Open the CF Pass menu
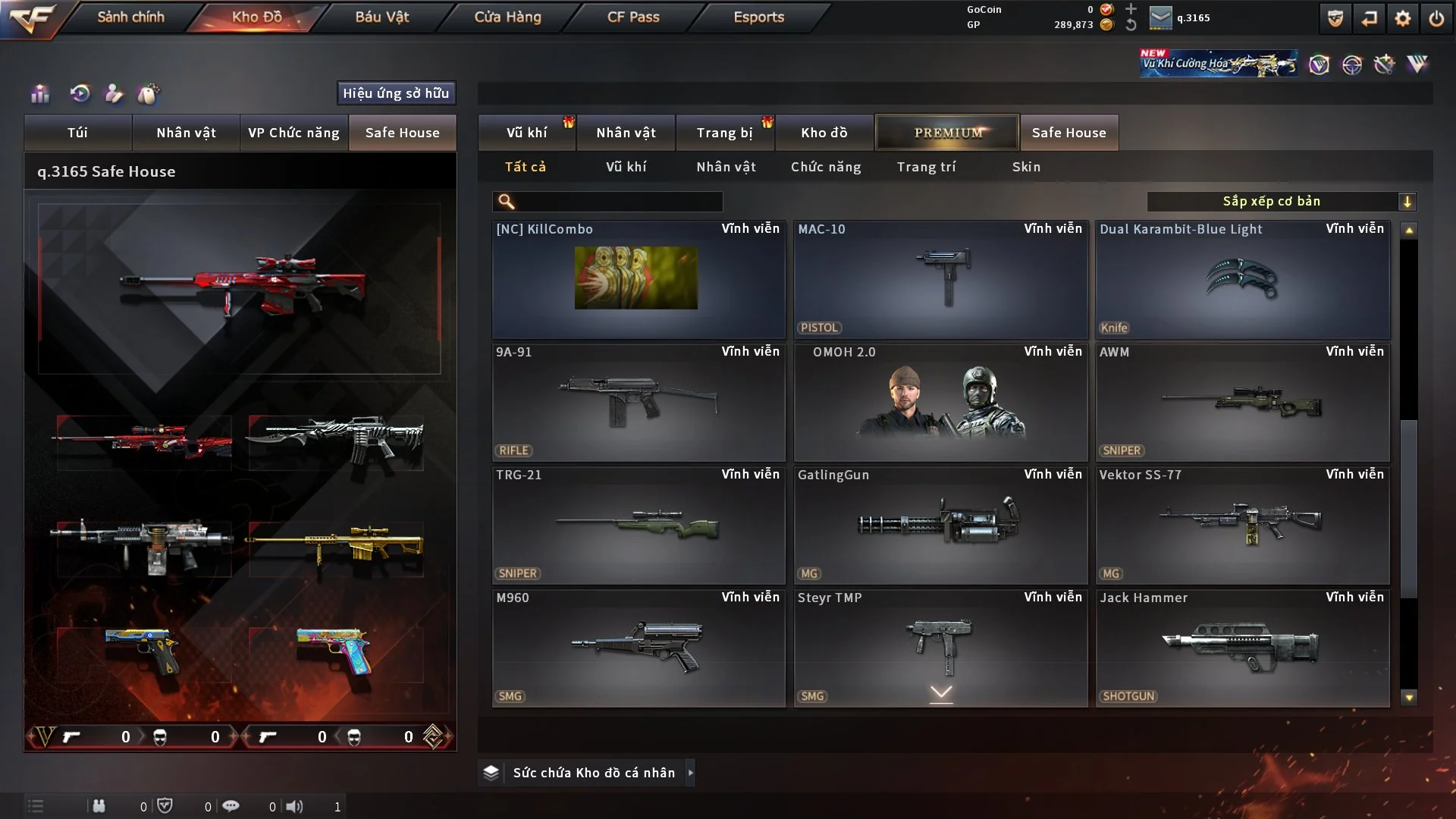Viewport: 1456px width, 819px height. pos(633,17)
